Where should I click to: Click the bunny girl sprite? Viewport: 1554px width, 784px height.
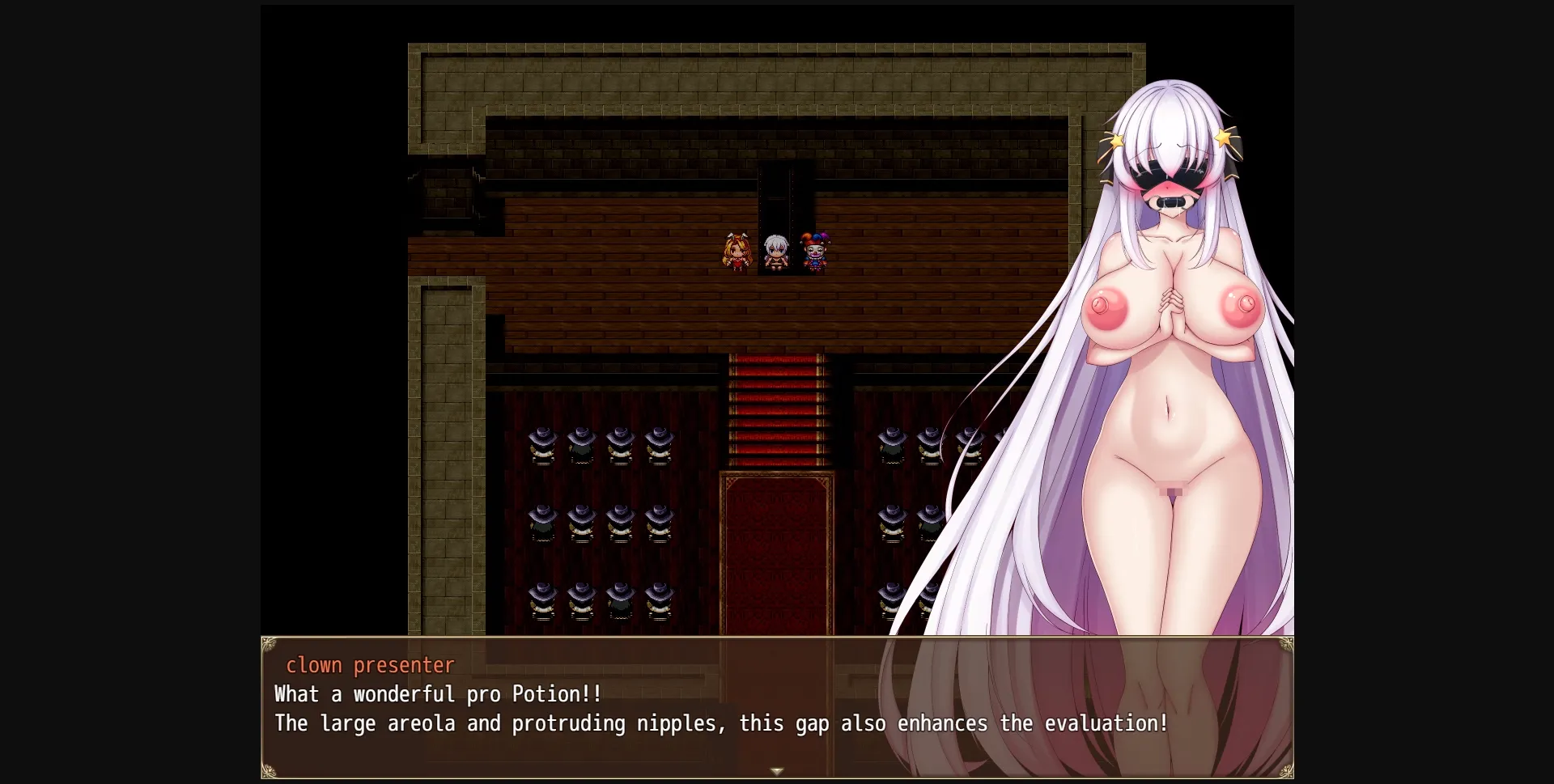[739, 251]
